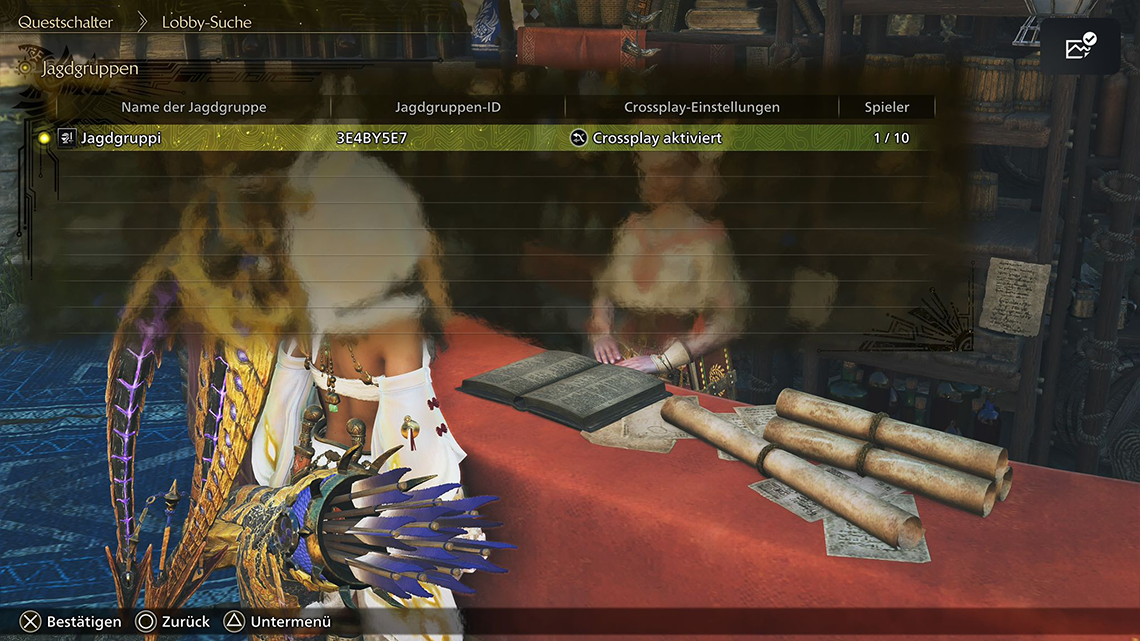Sort by Jagdgruppen-ID column header
Image resolution: width=1140 pixels, height=641 pixels.
pos(448,107)
